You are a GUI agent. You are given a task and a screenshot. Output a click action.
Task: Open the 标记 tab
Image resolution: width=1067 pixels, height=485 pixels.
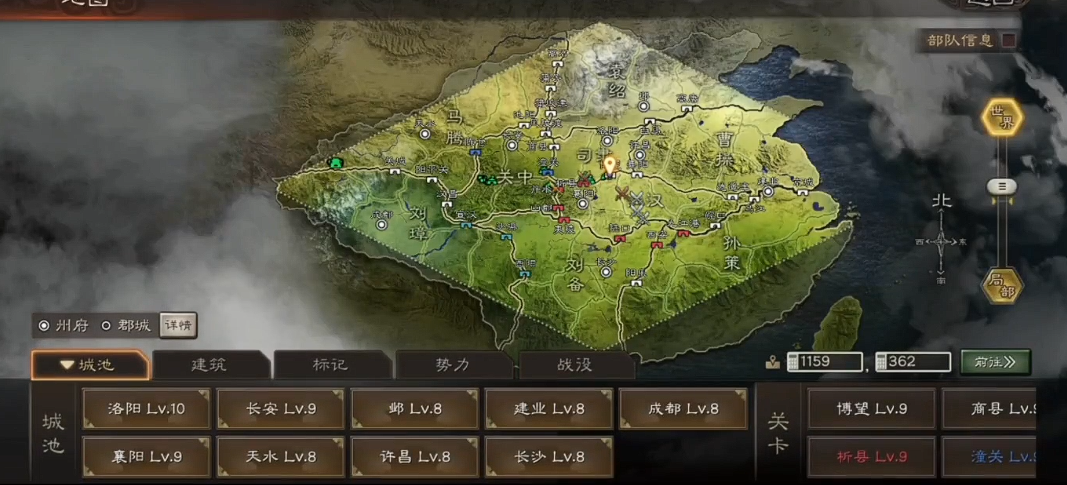point(331,365)
